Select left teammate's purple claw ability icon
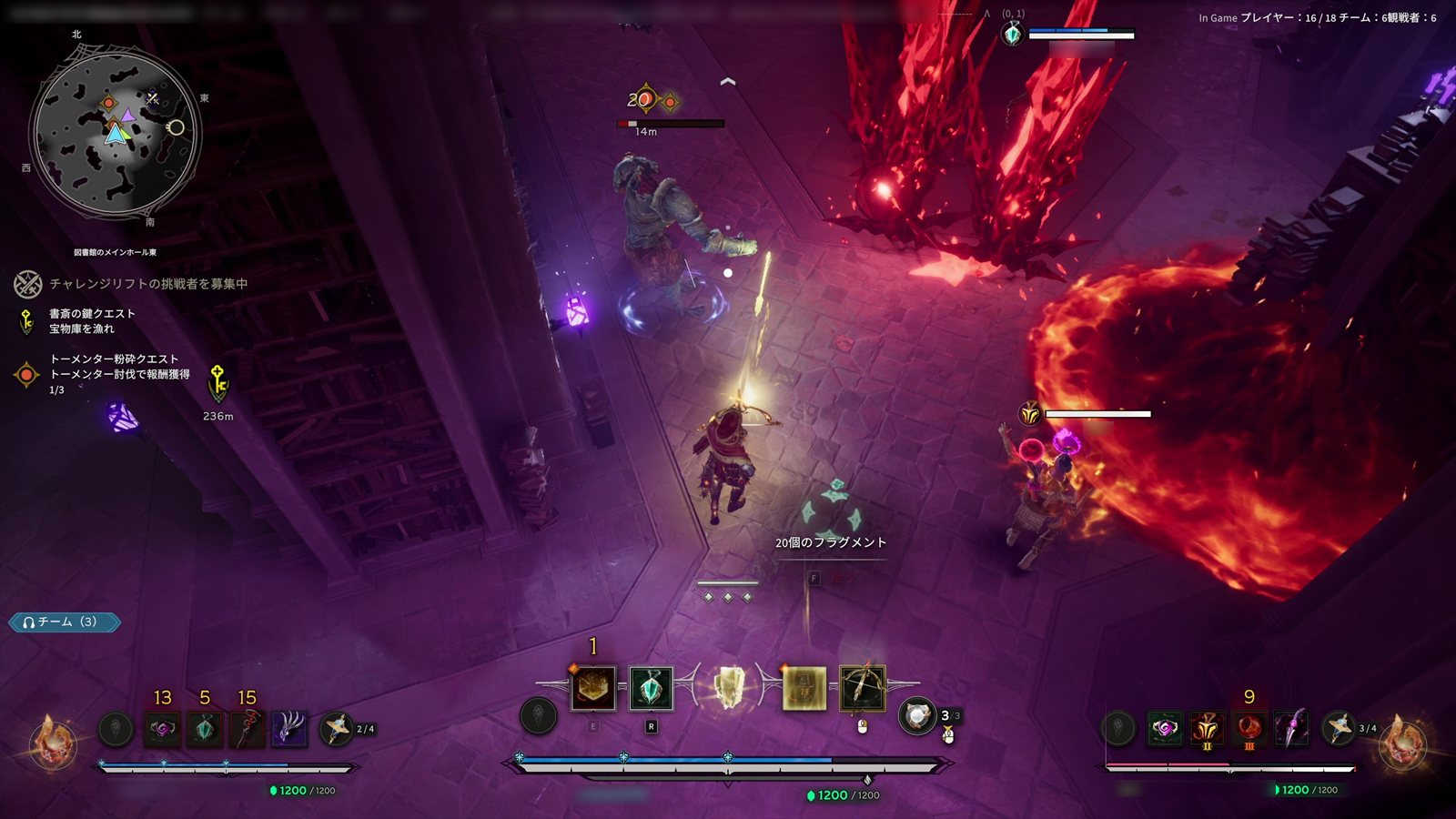The image size is (1456, 819). point(289,729)
